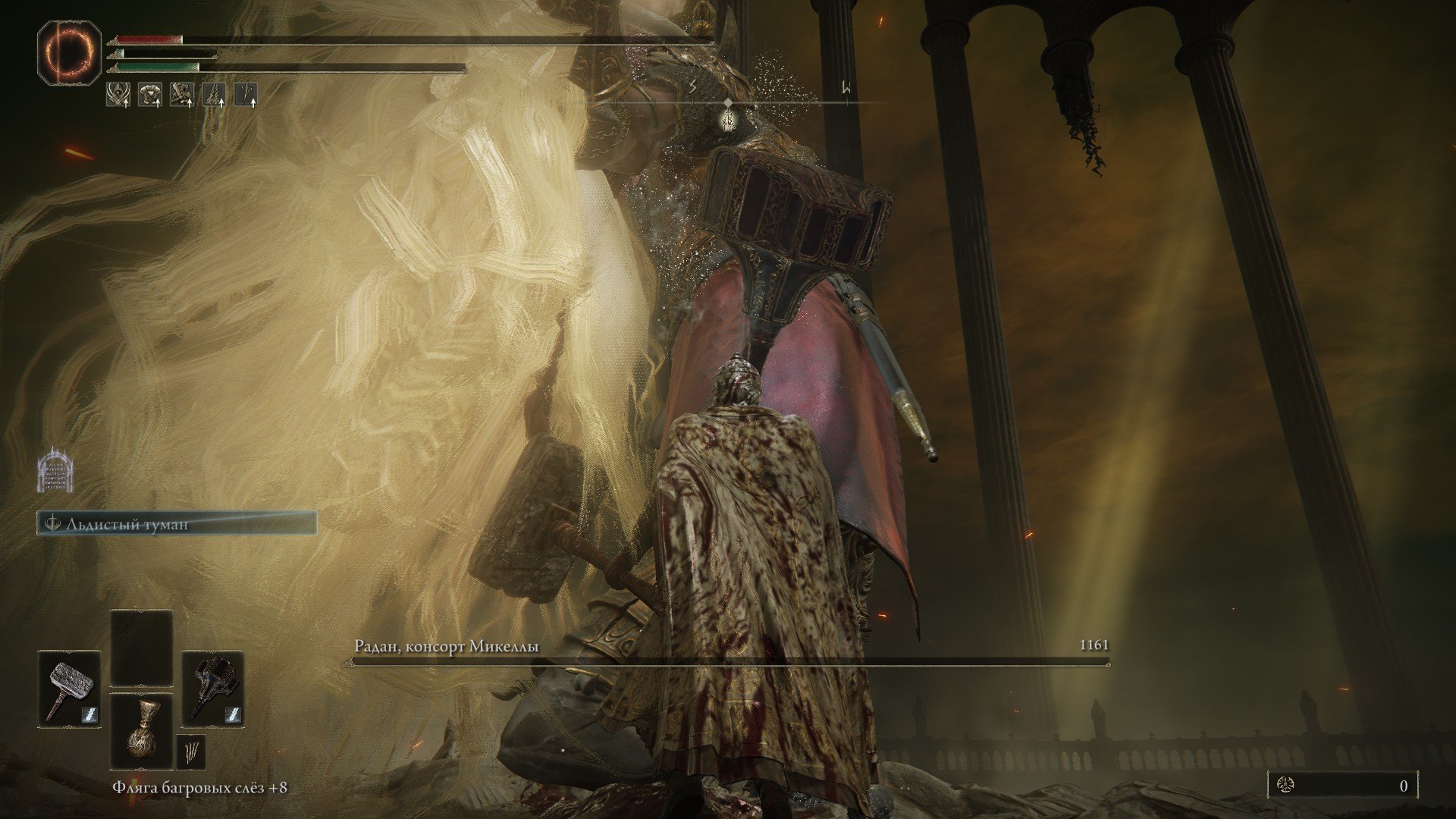Use the Фляга багровых слёз flask slot

click(x=142, y=731)
